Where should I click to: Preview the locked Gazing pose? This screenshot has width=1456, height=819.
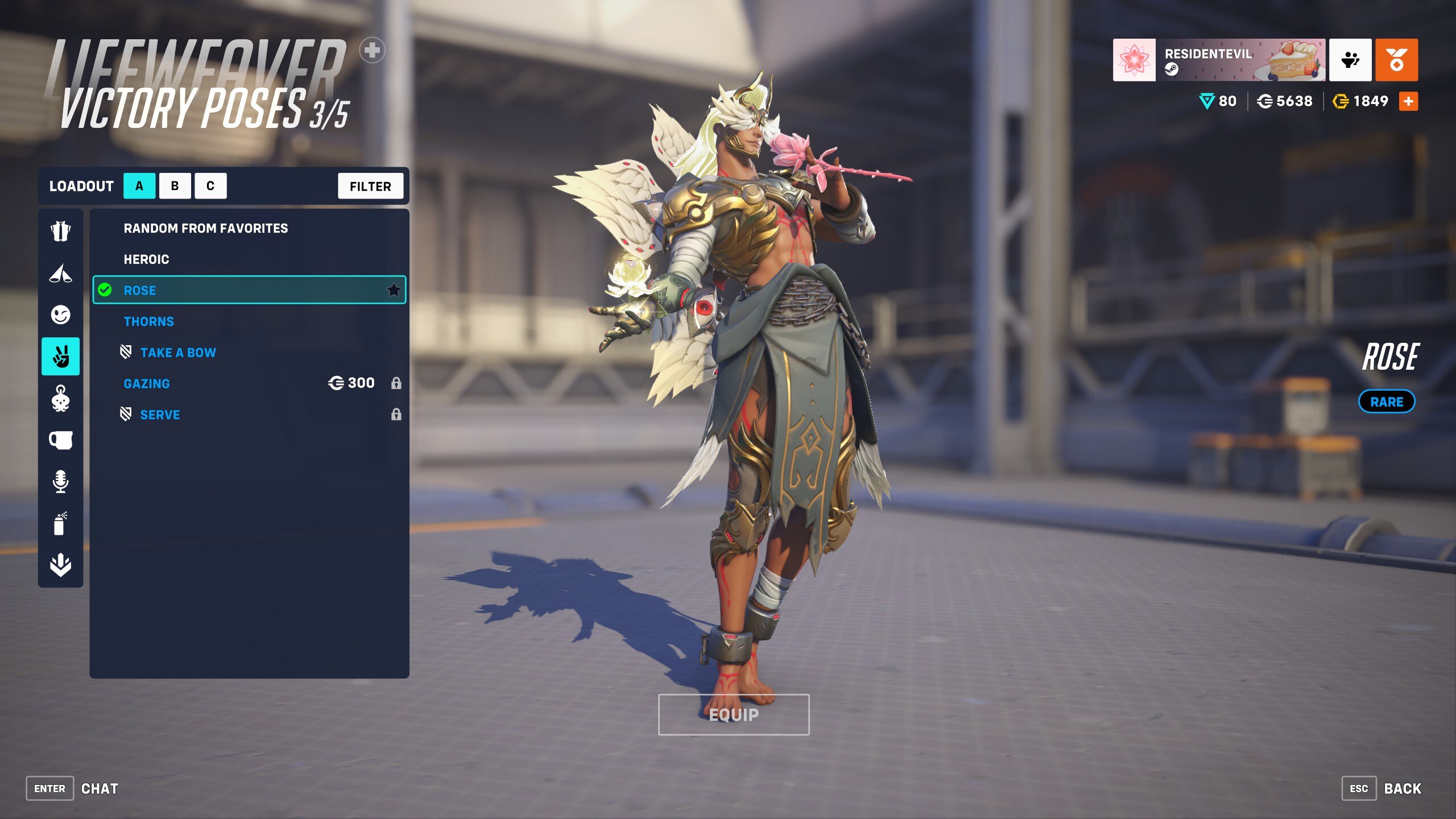[x=147, y=384]
